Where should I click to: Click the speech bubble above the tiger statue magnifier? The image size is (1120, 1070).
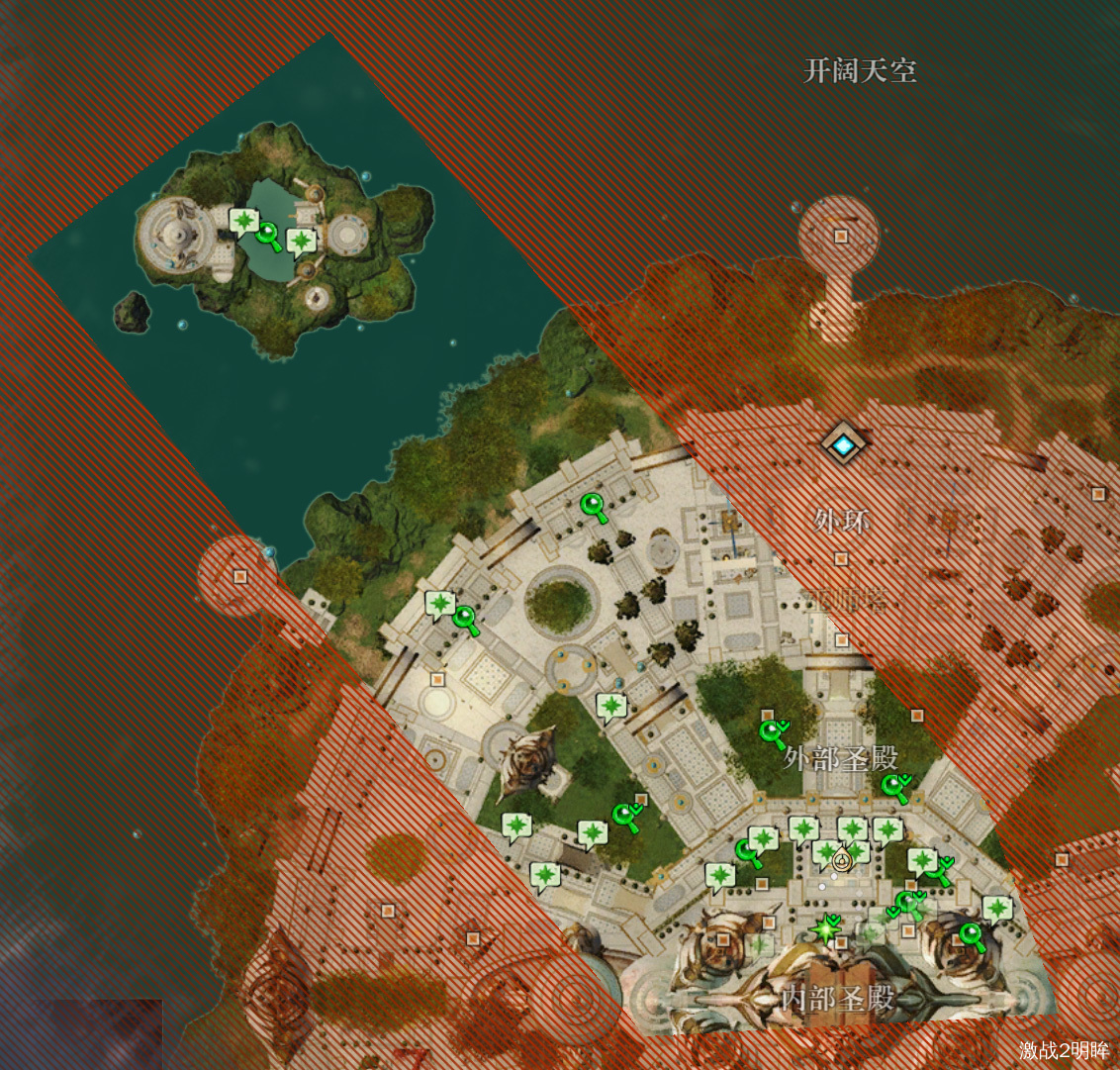point(996,908)
